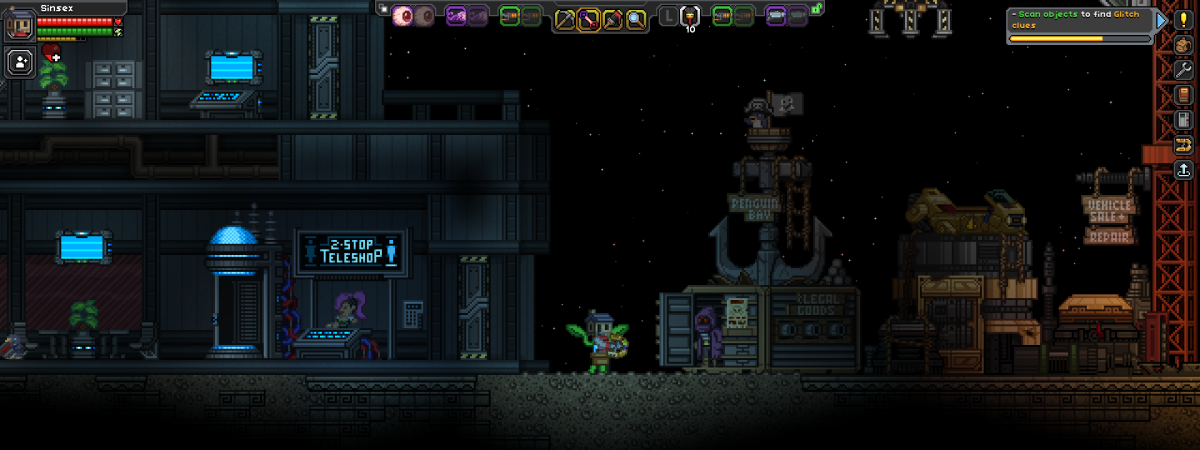Select the purple-bordered blue gun slot
Viewport: 1200px width, 450px height.
pyautogui.click(x=775, y=15)
